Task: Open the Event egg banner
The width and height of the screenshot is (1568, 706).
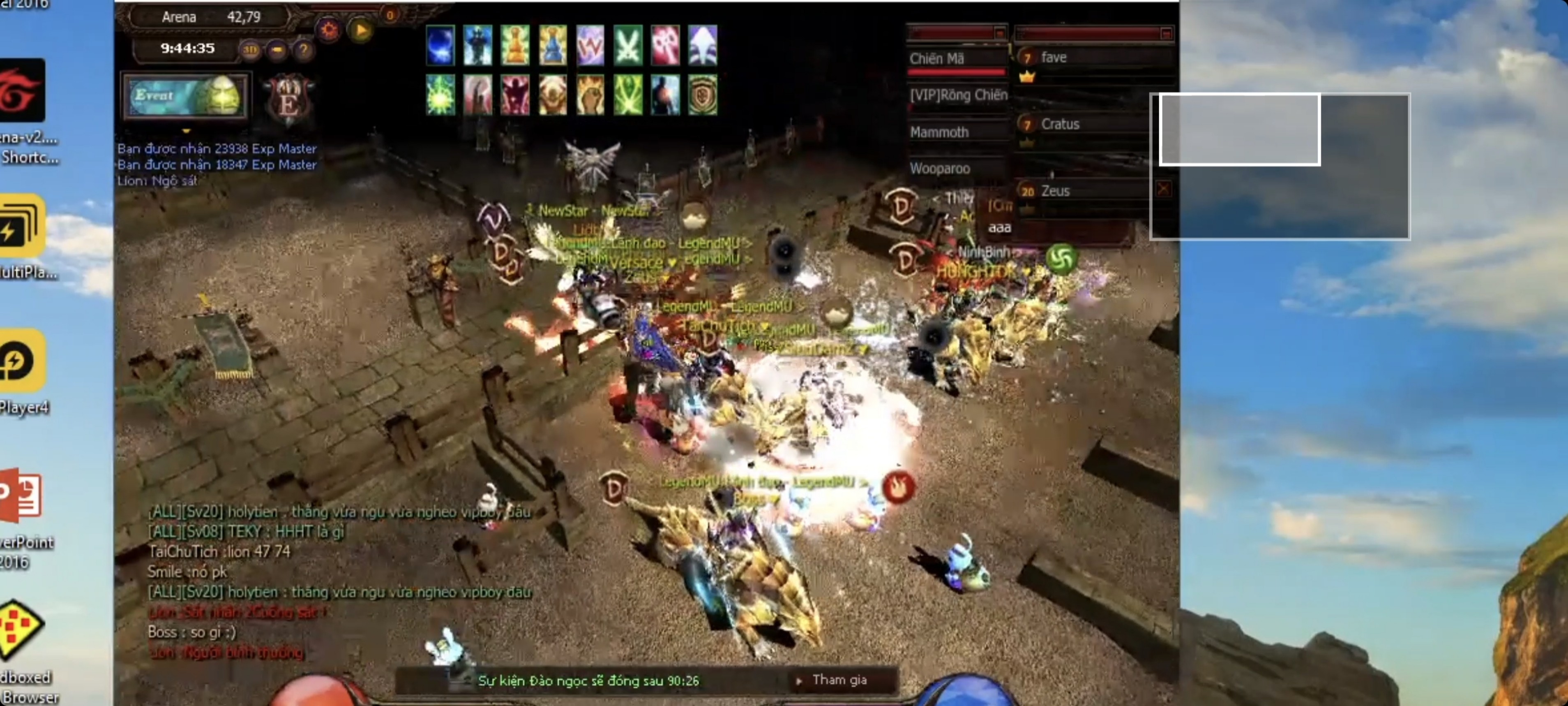Action: [x=186, y=96]
